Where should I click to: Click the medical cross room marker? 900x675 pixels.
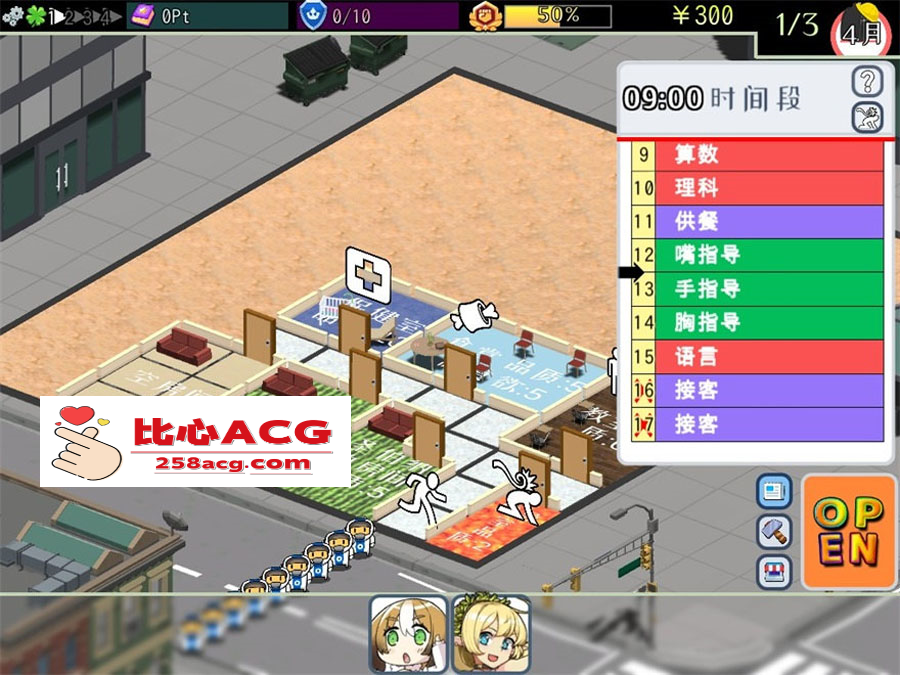tap(366, 269)
